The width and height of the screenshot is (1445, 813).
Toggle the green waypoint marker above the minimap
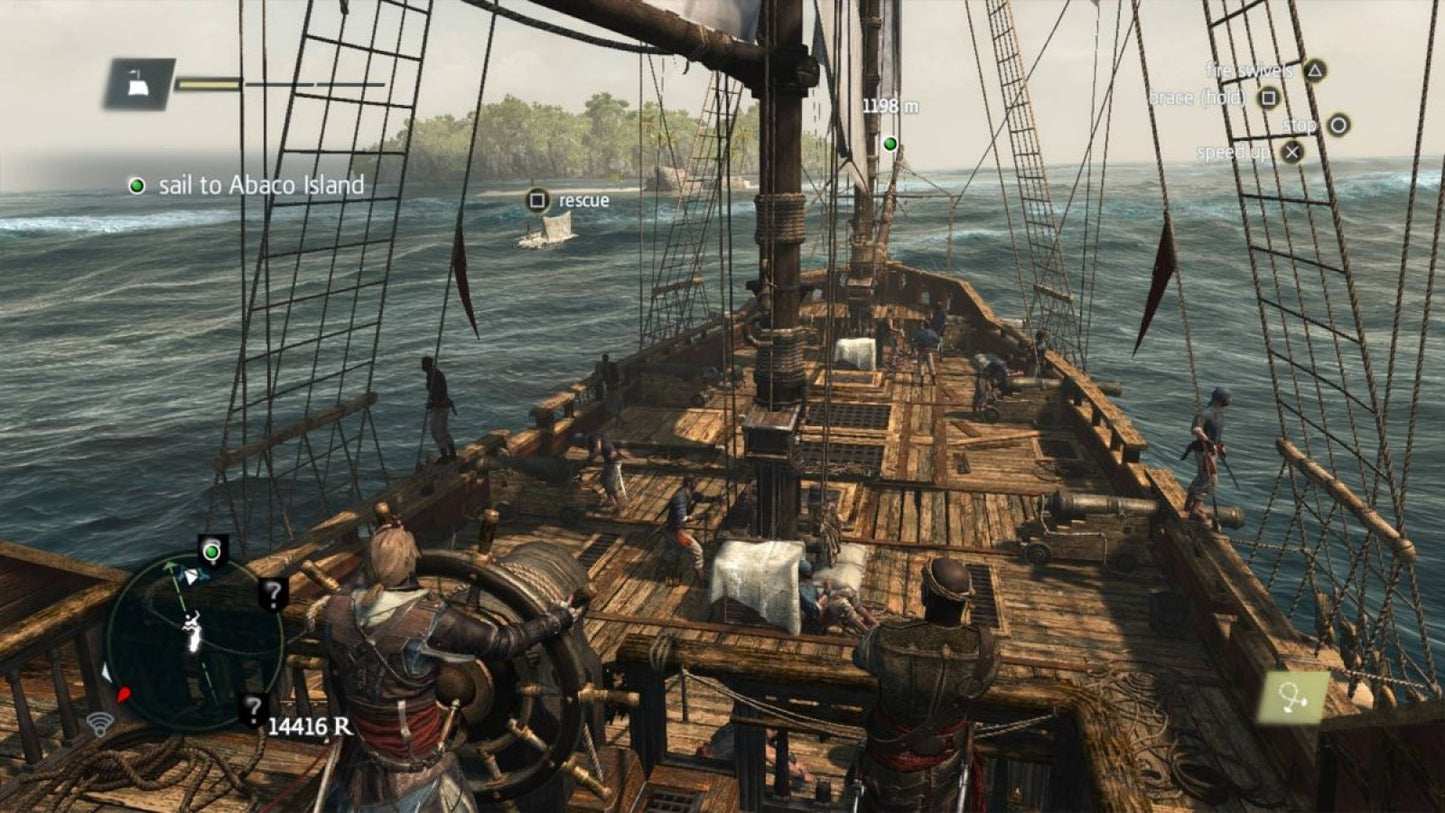click(211, 551)
